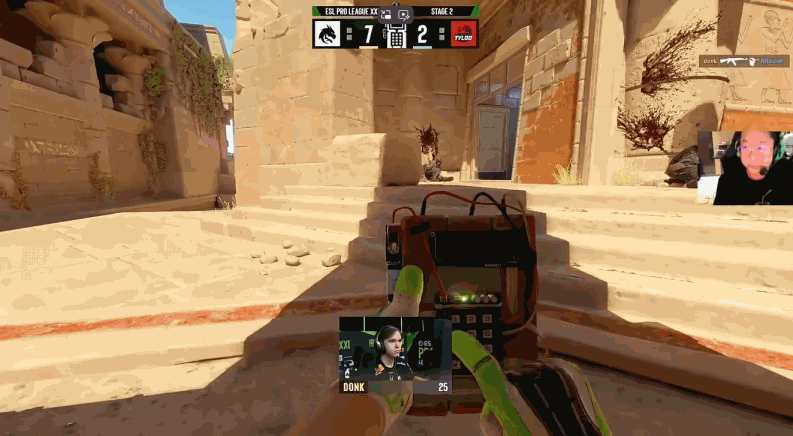Click the red TYLOO team logo

[463, 35]
